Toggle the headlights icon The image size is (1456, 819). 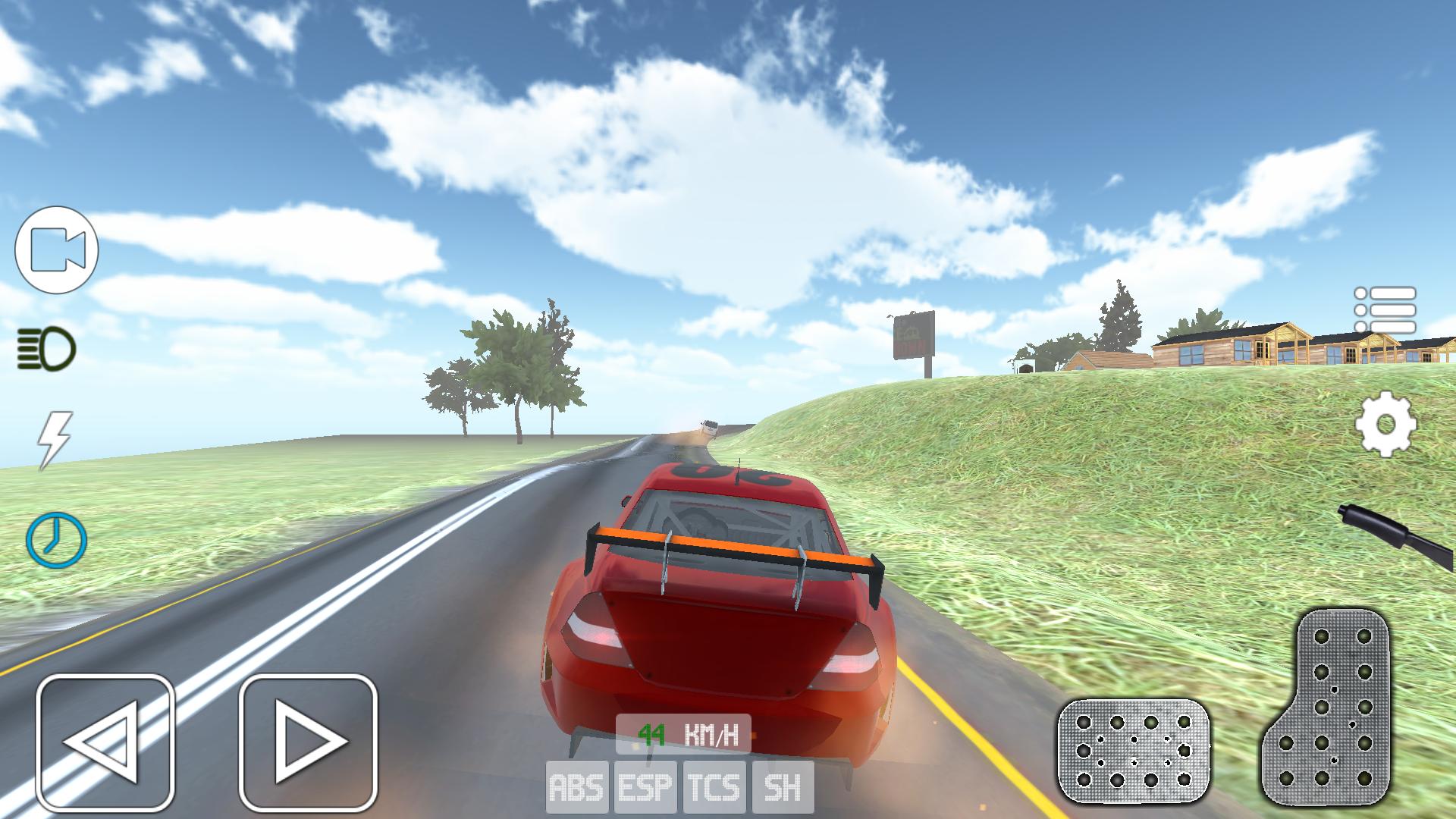click(x=47, y=350)
